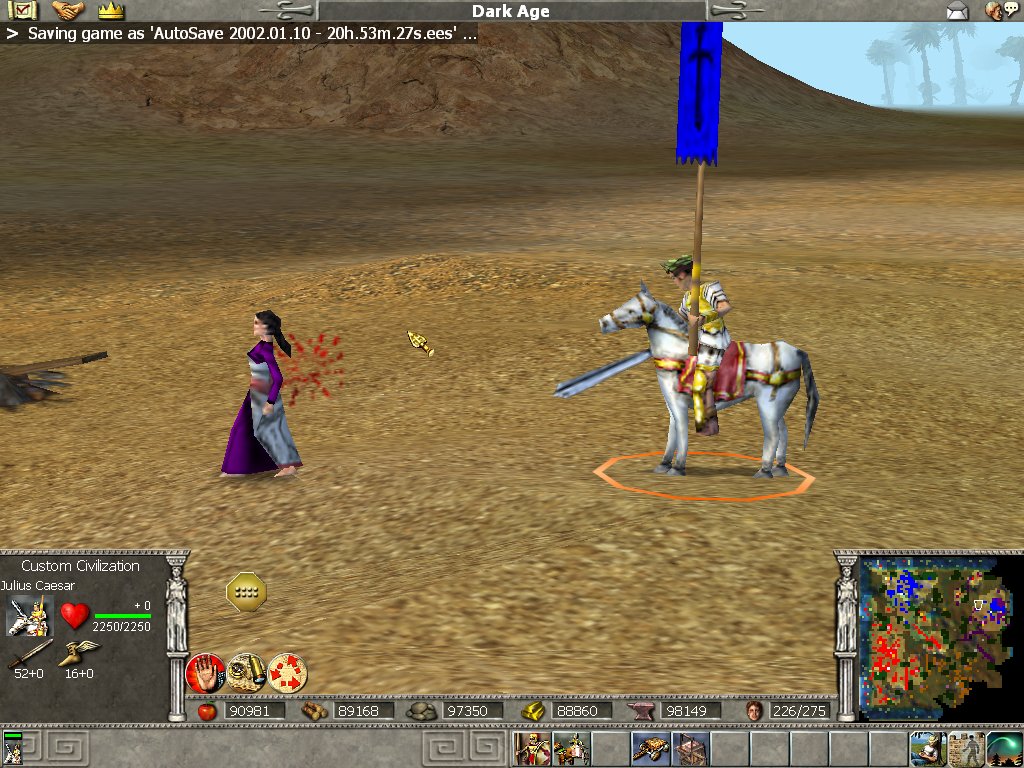Image resolution: width=1024 pixels, height=768 pixels.
Task: Choose the spyglass explore command
Action: click(x=245, y=673)
